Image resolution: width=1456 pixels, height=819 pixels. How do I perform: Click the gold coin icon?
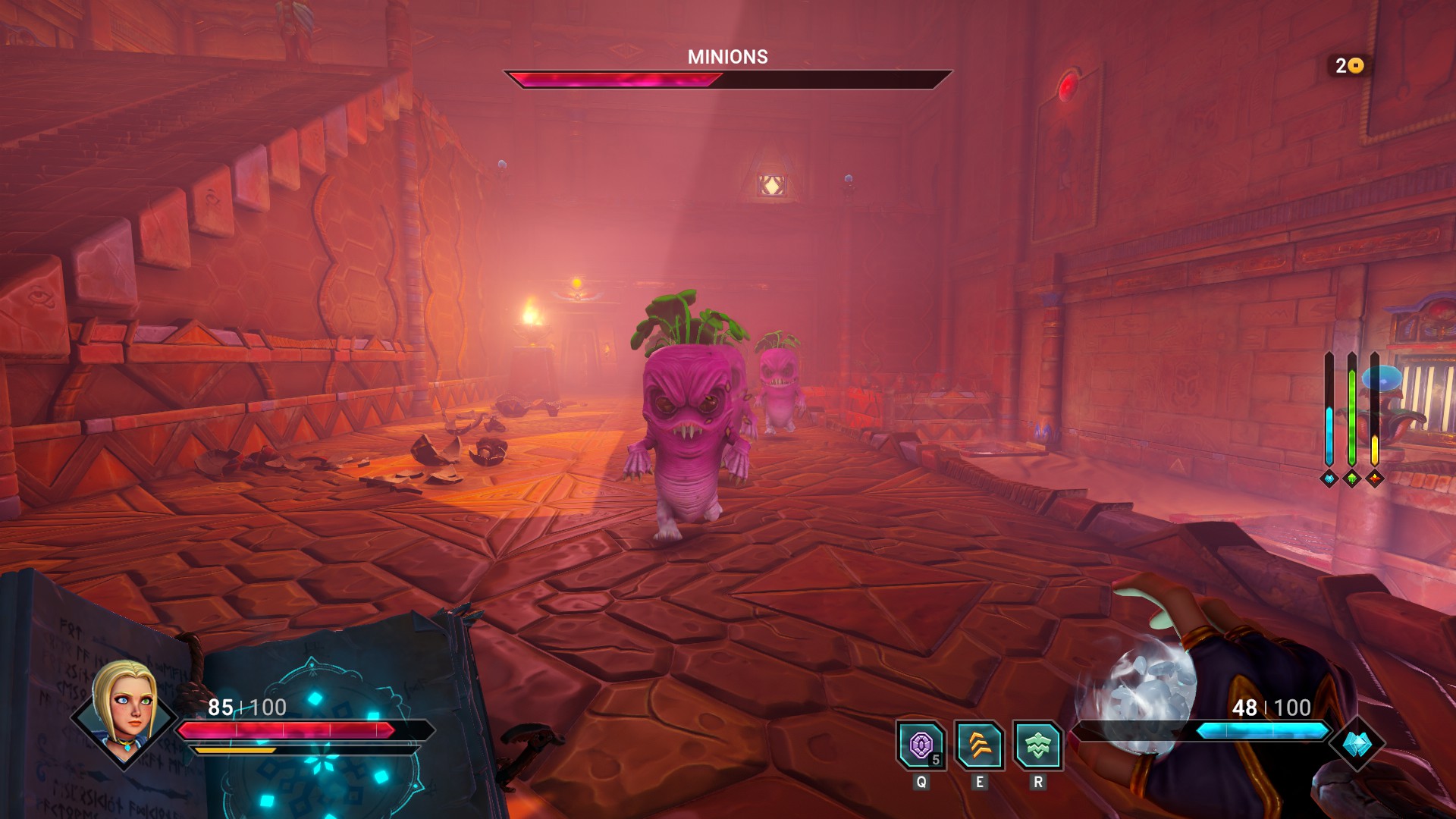(1356, 66)
